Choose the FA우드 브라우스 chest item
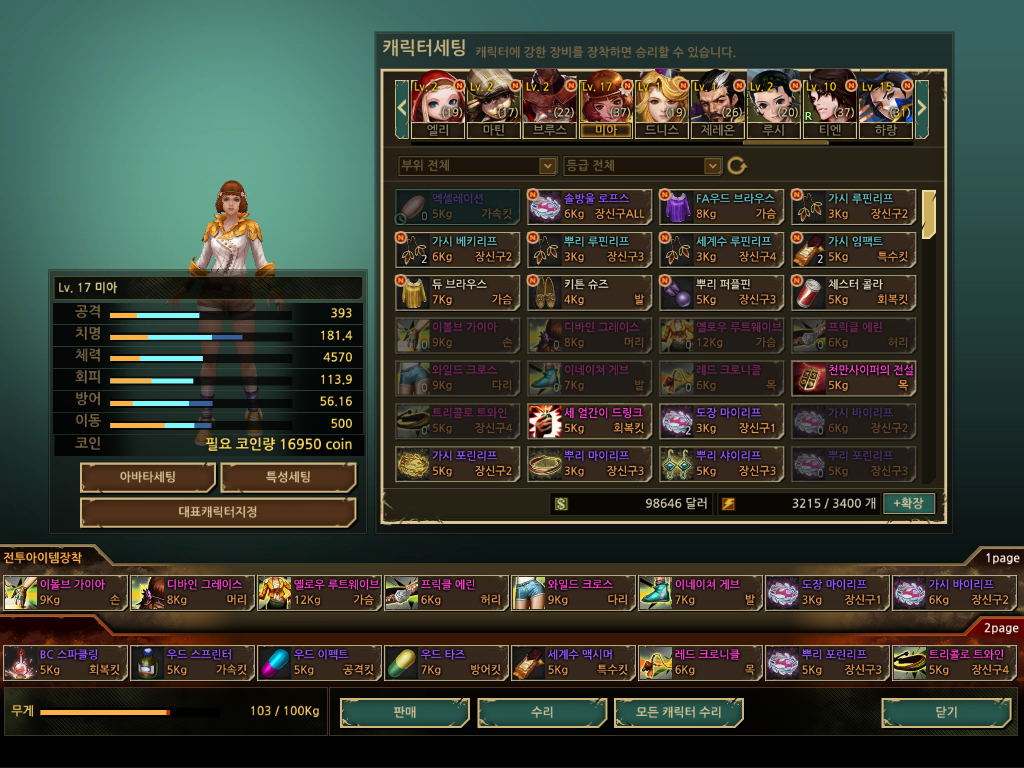 coord(721,206)
